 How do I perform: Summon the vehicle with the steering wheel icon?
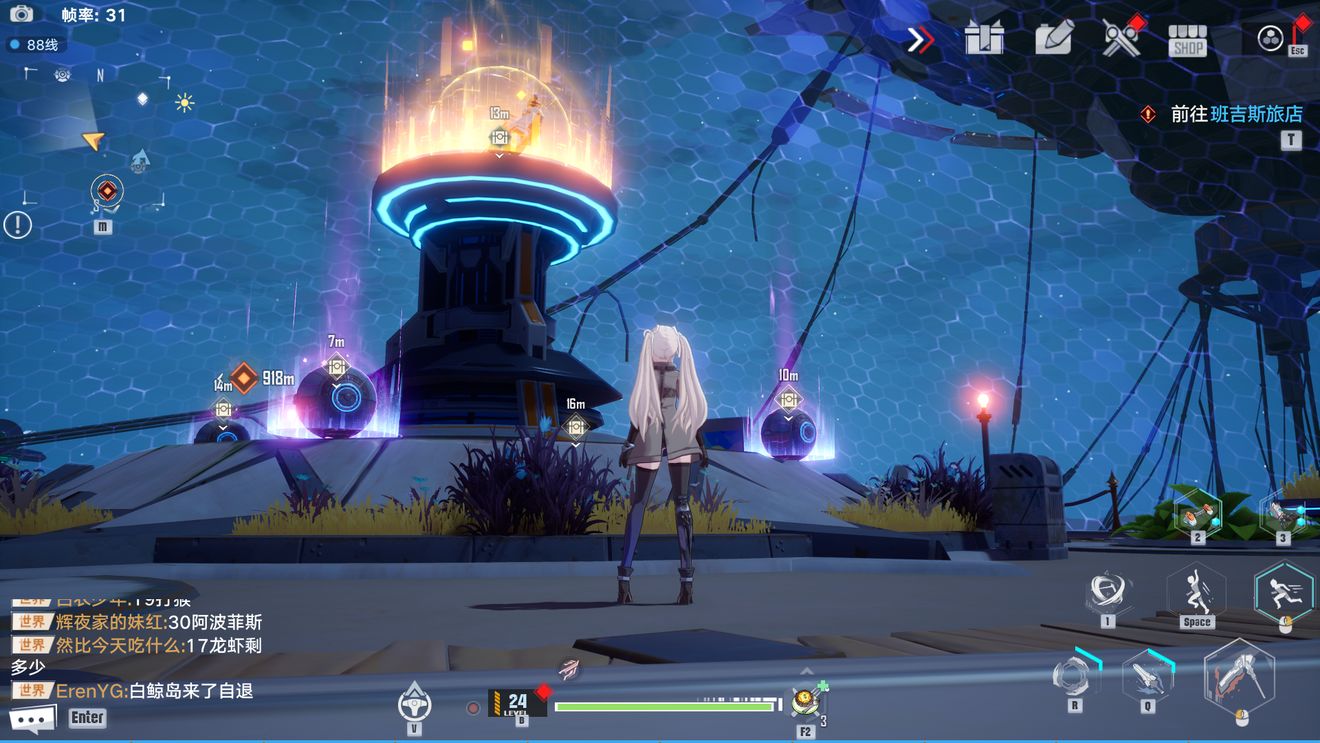[414, 701]
